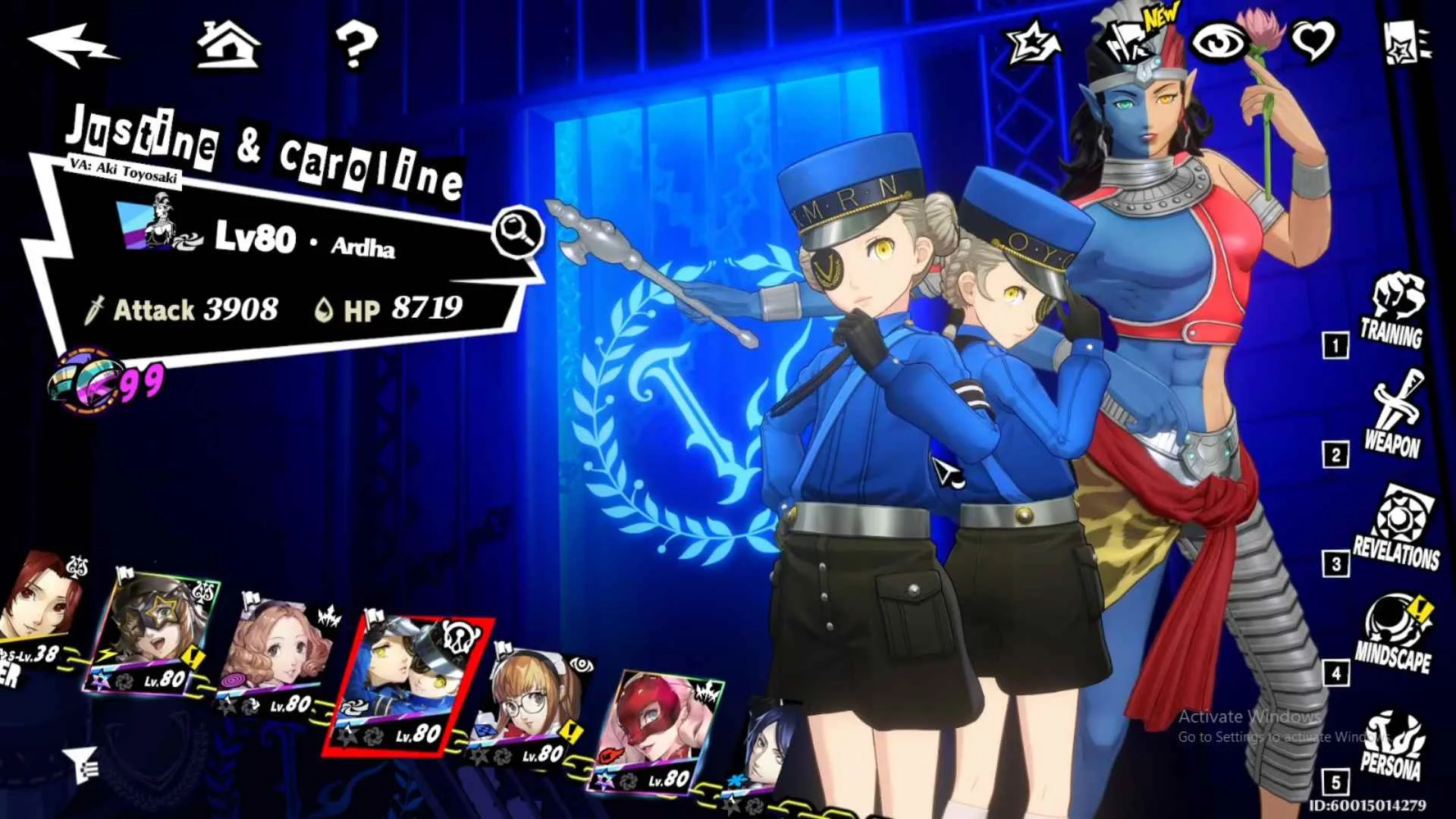Click the eye view icon
Screen dimensions: 1456x819
(x=1219, y=42)
